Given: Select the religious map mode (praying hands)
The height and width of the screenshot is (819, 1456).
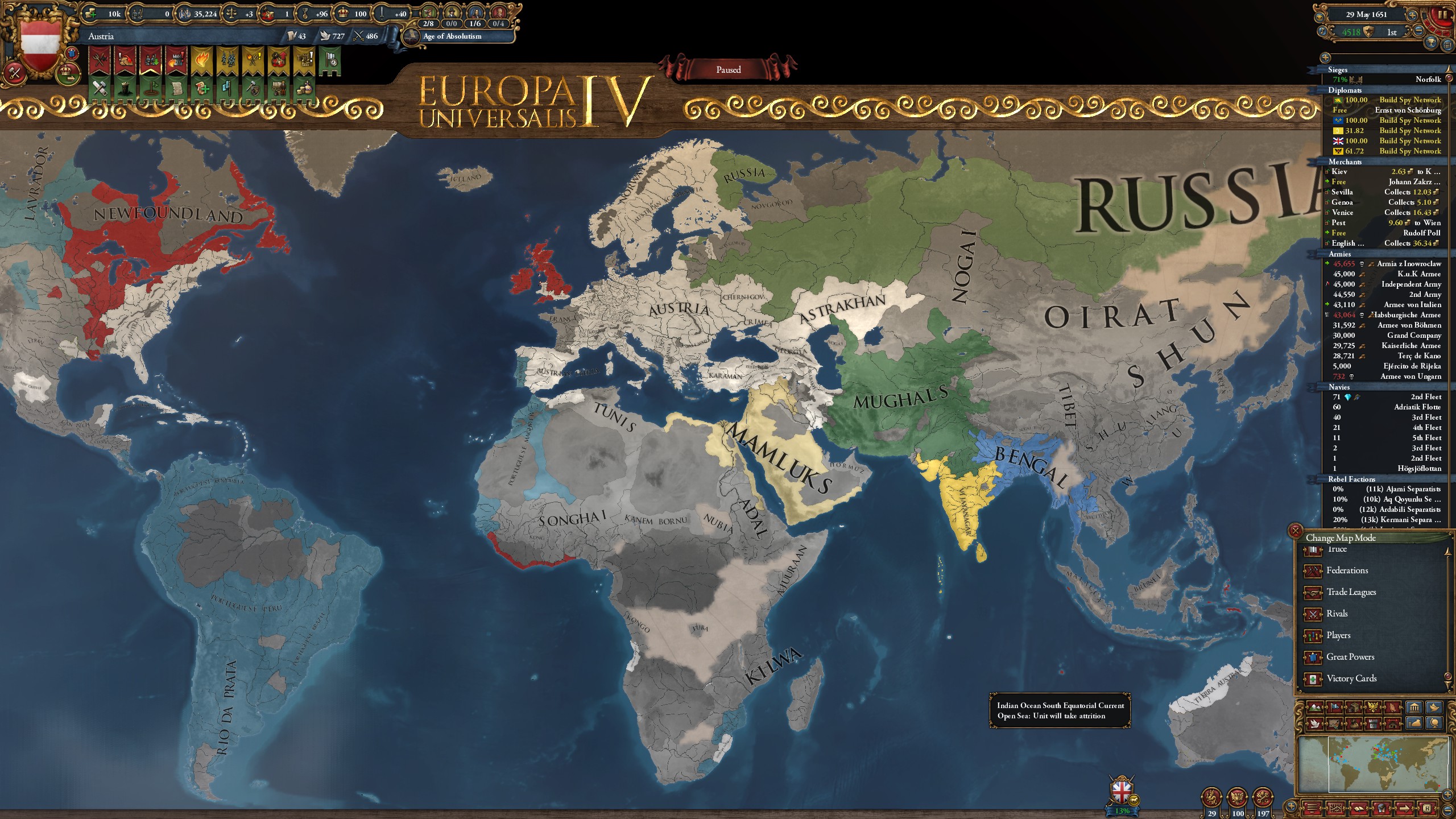Looking at the screenshot, I should pyautogui.click(x=1393, y=708).
